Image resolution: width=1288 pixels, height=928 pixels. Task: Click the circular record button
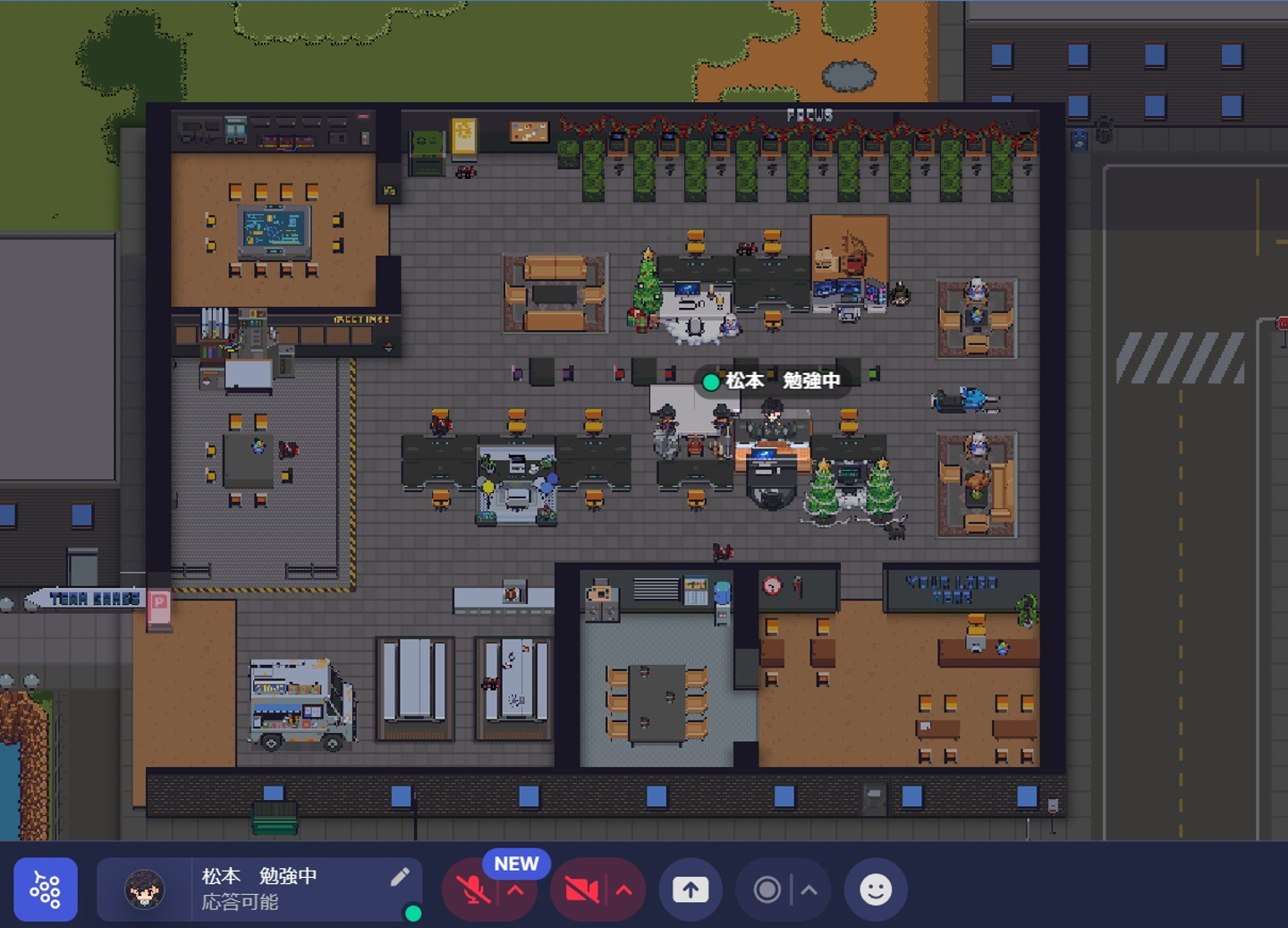click(x=767, y=890)
